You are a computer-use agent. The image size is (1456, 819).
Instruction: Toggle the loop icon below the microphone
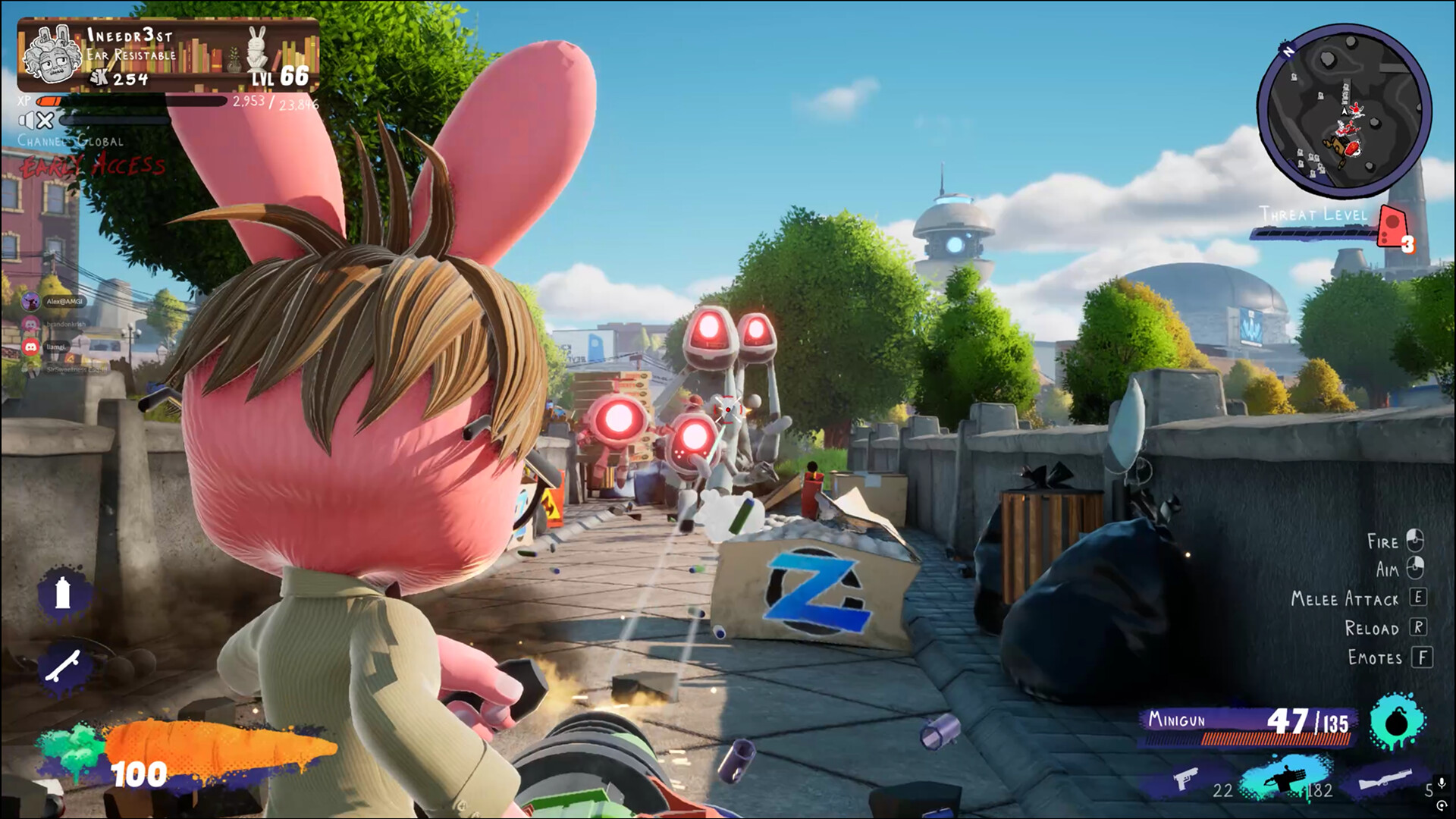1443,805
